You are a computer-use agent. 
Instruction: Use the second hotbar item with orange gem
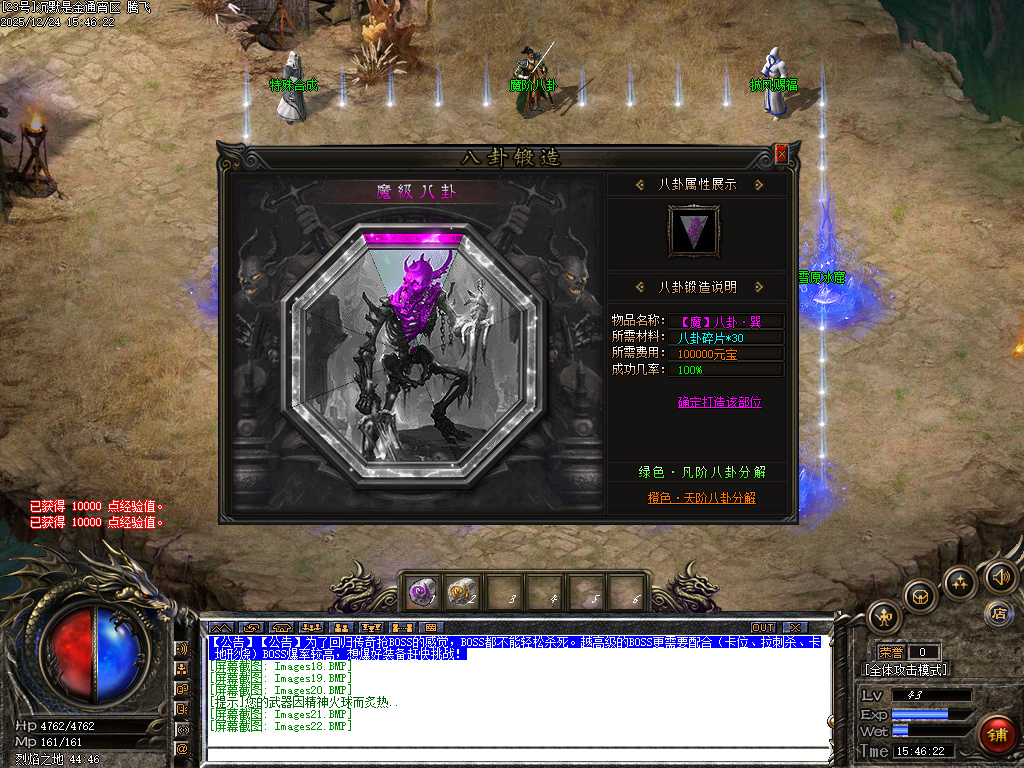tap(462, 593)
